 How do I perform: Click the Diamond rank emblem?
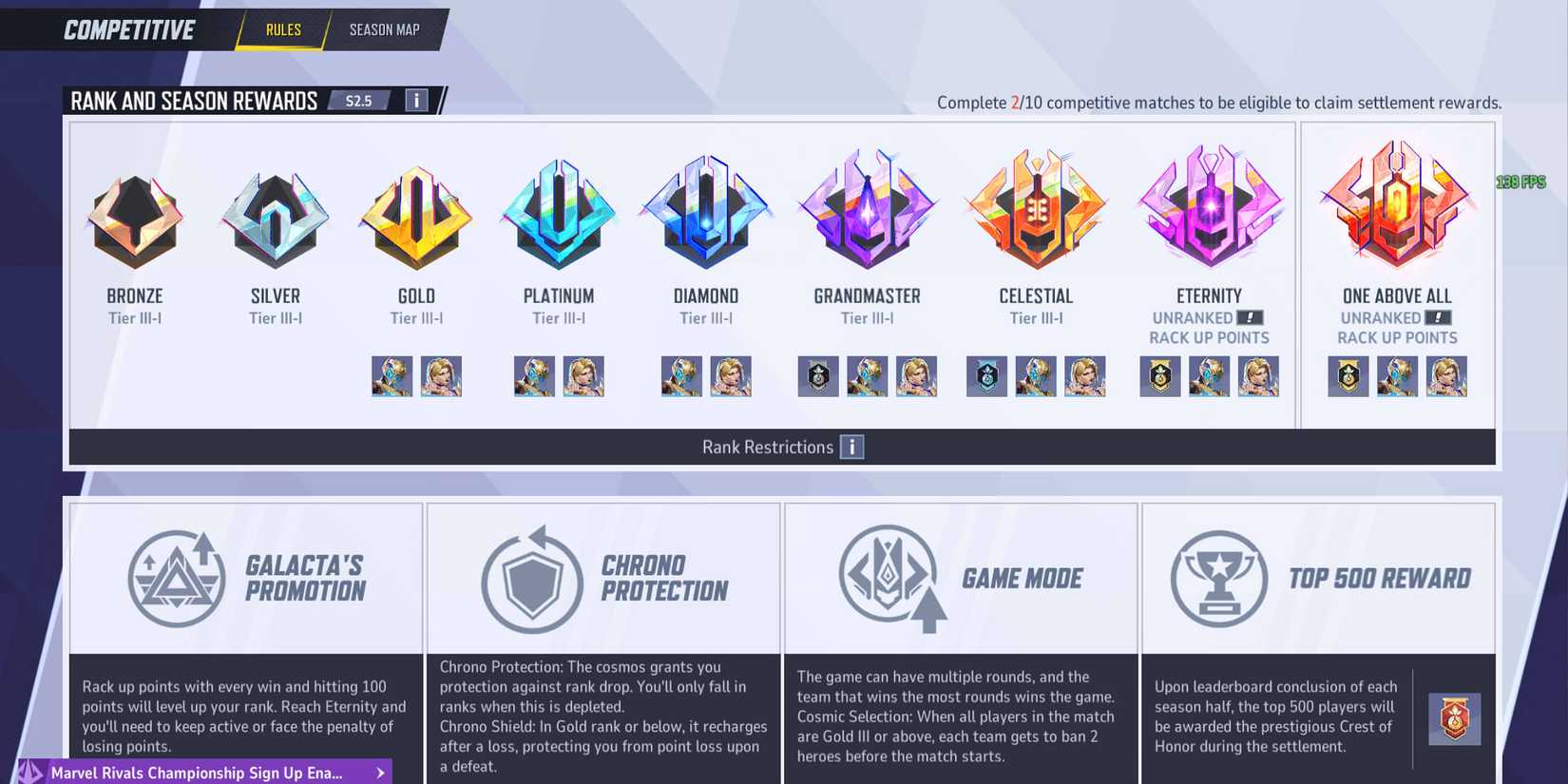pos(704,214)
